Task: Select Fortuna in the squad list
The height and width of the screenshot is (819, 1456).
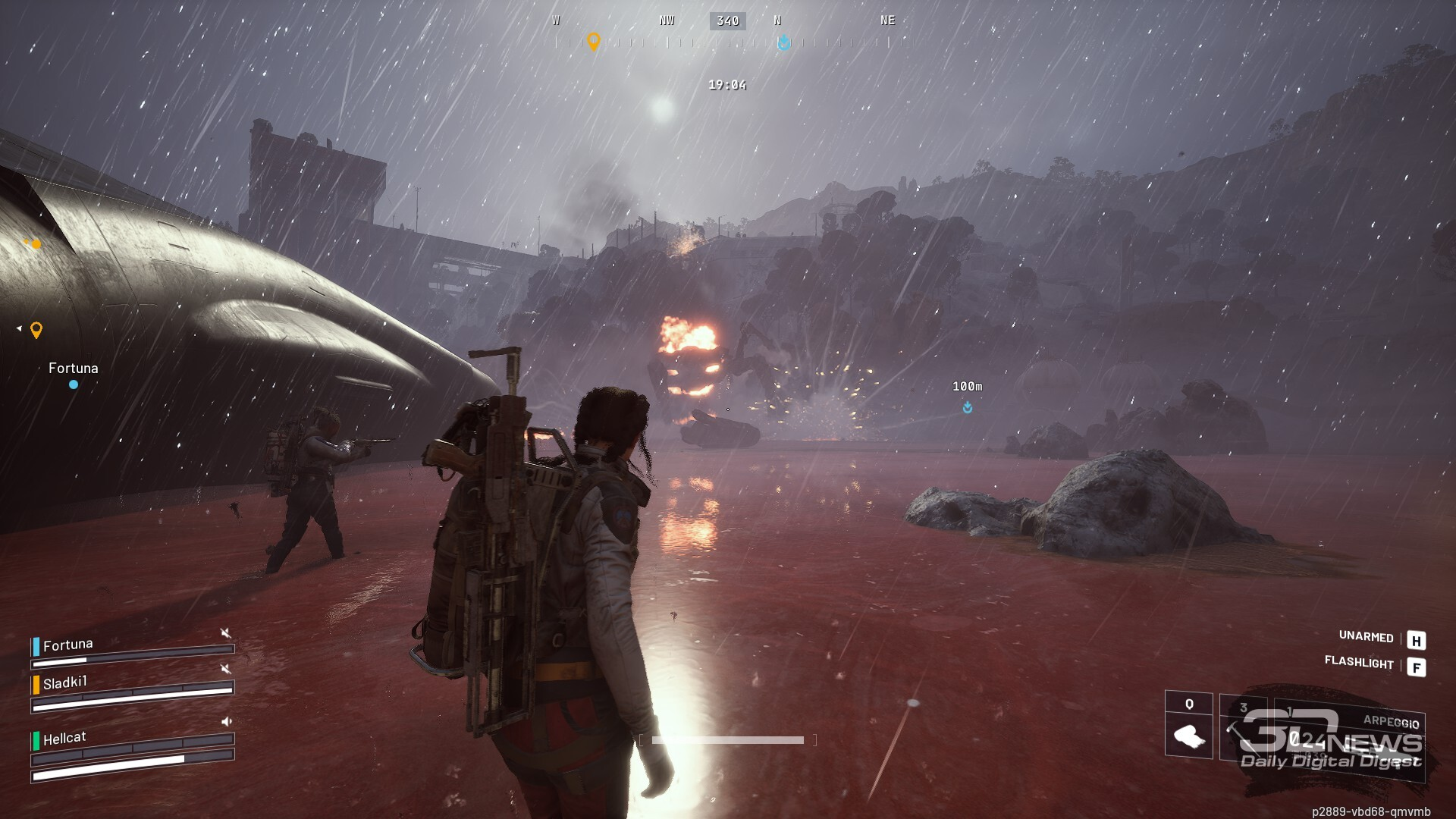Action: click(68, 645)
